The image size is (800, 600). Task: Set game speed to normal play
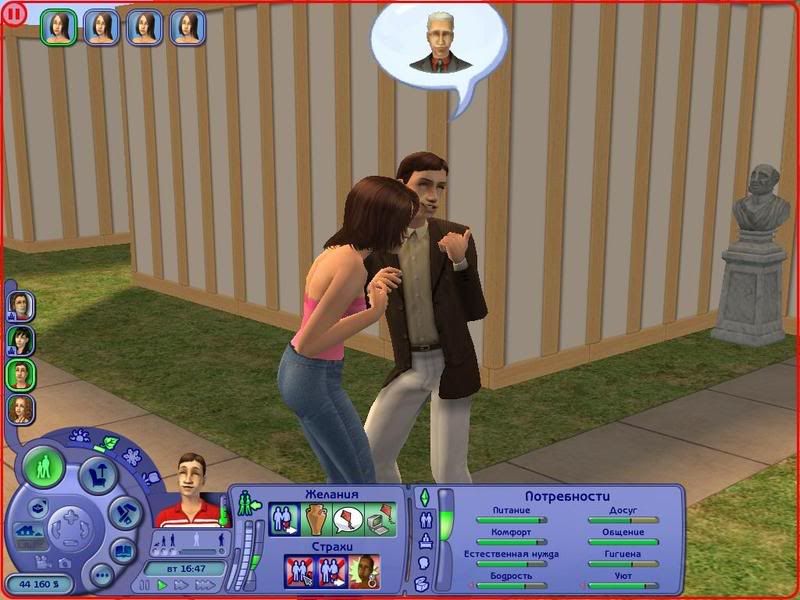point(163,584)
